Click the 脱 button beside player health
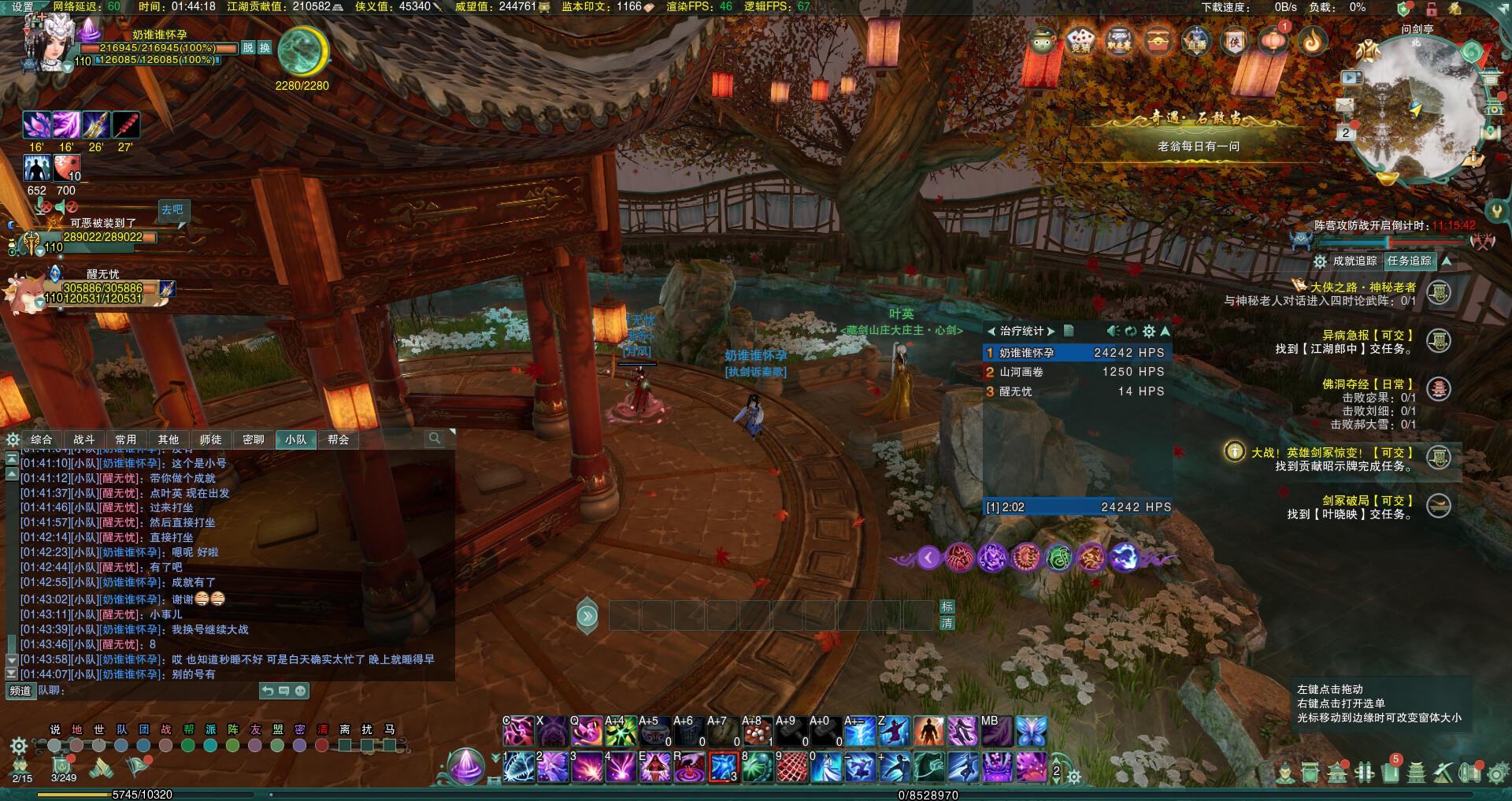This screenshot has width=1512, height=801. click(x=248, y=48)
